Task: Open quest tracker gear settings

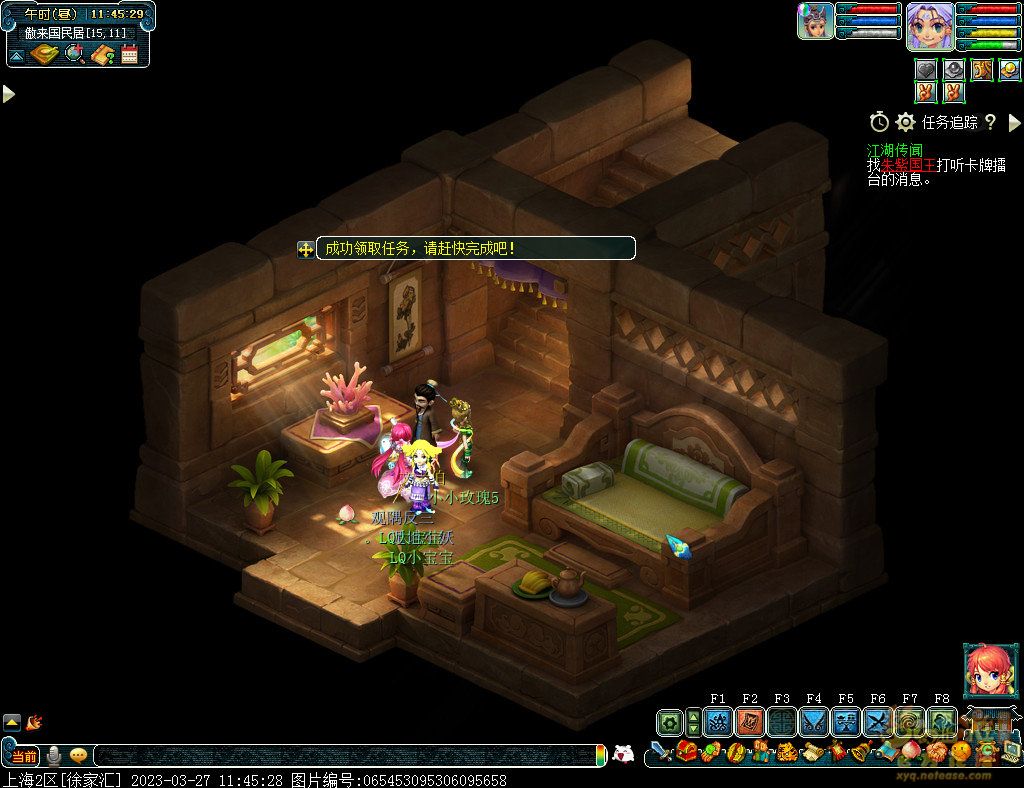Action: (x=906, y=122)
